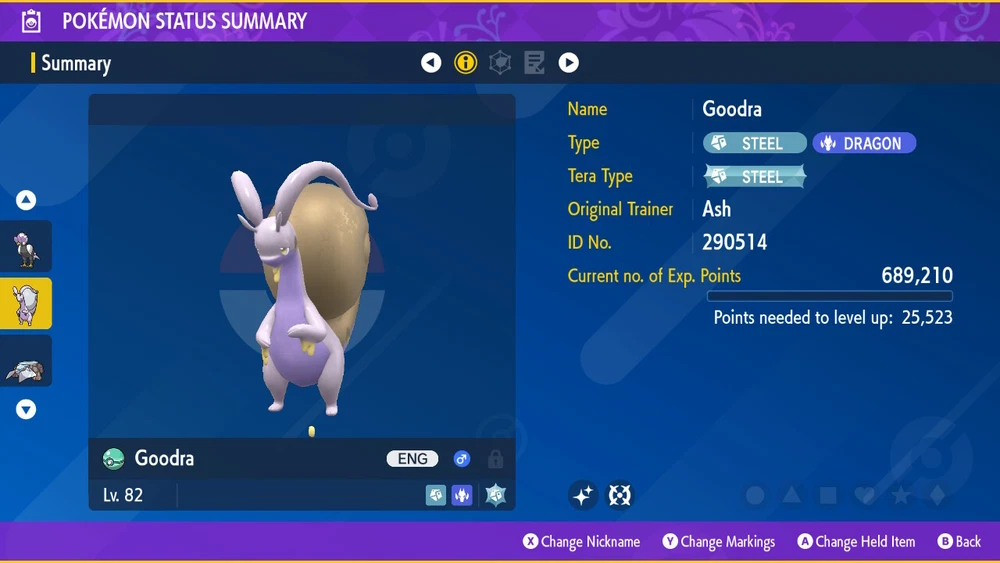The width and height of the screenshot is (1000, 563).
Task: Select Change Held Item
Action: [856, 542]
